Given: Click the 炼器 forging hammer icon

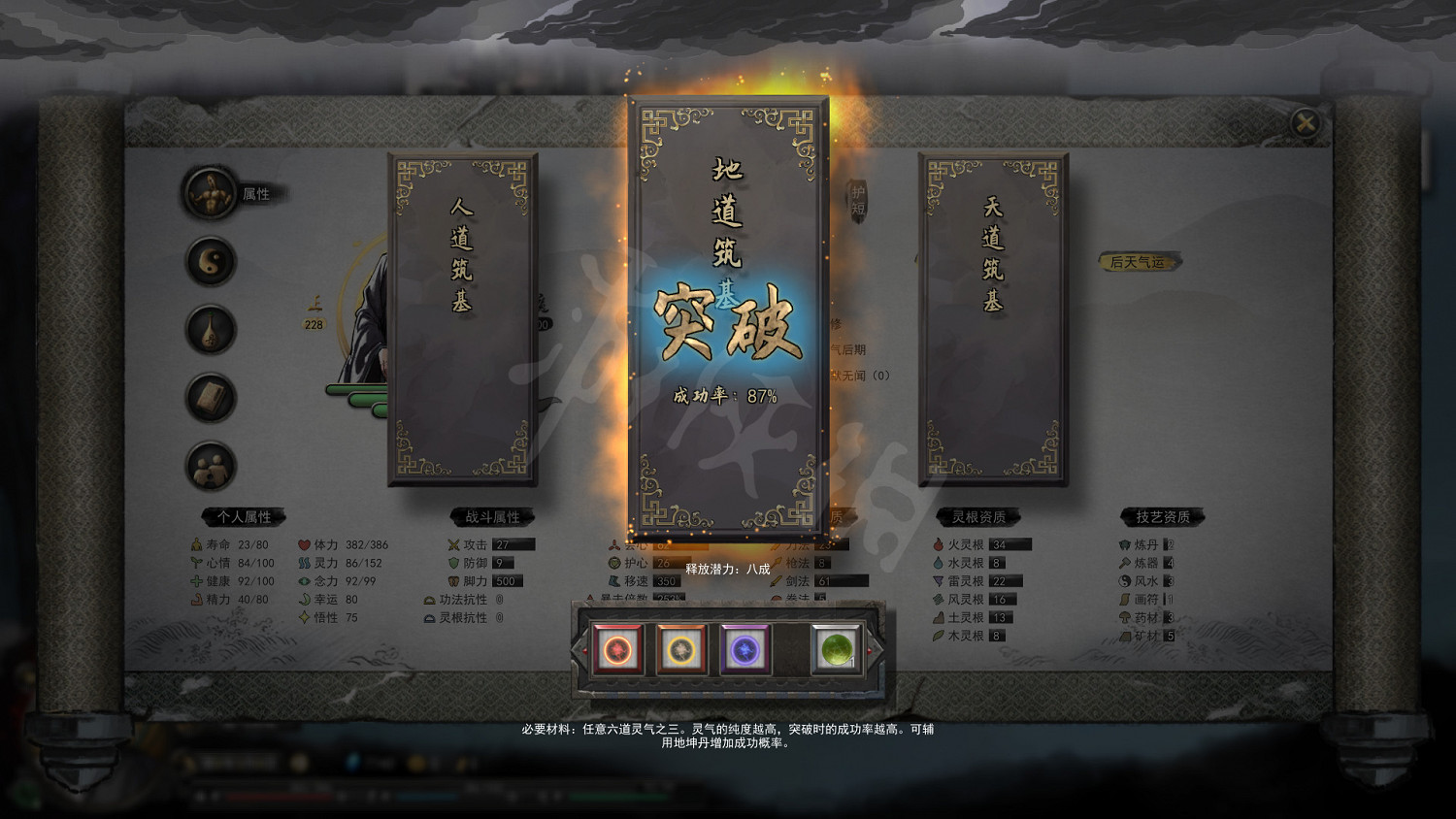Looking at the screenshot, I should pyautogui.click(x=1125, y=563).
